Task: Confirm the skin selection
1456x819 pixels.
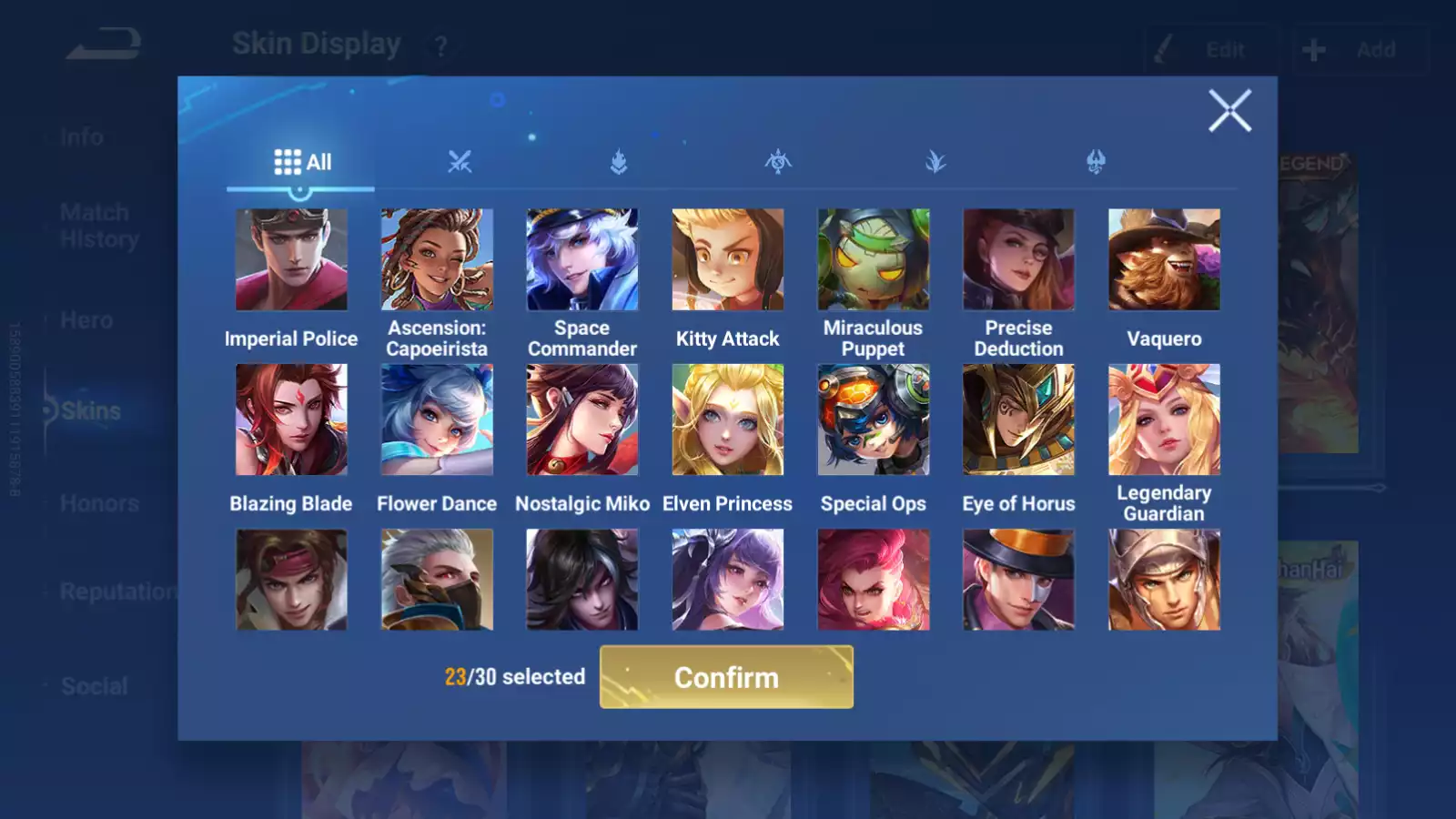Action: click(x=726, y=677)
